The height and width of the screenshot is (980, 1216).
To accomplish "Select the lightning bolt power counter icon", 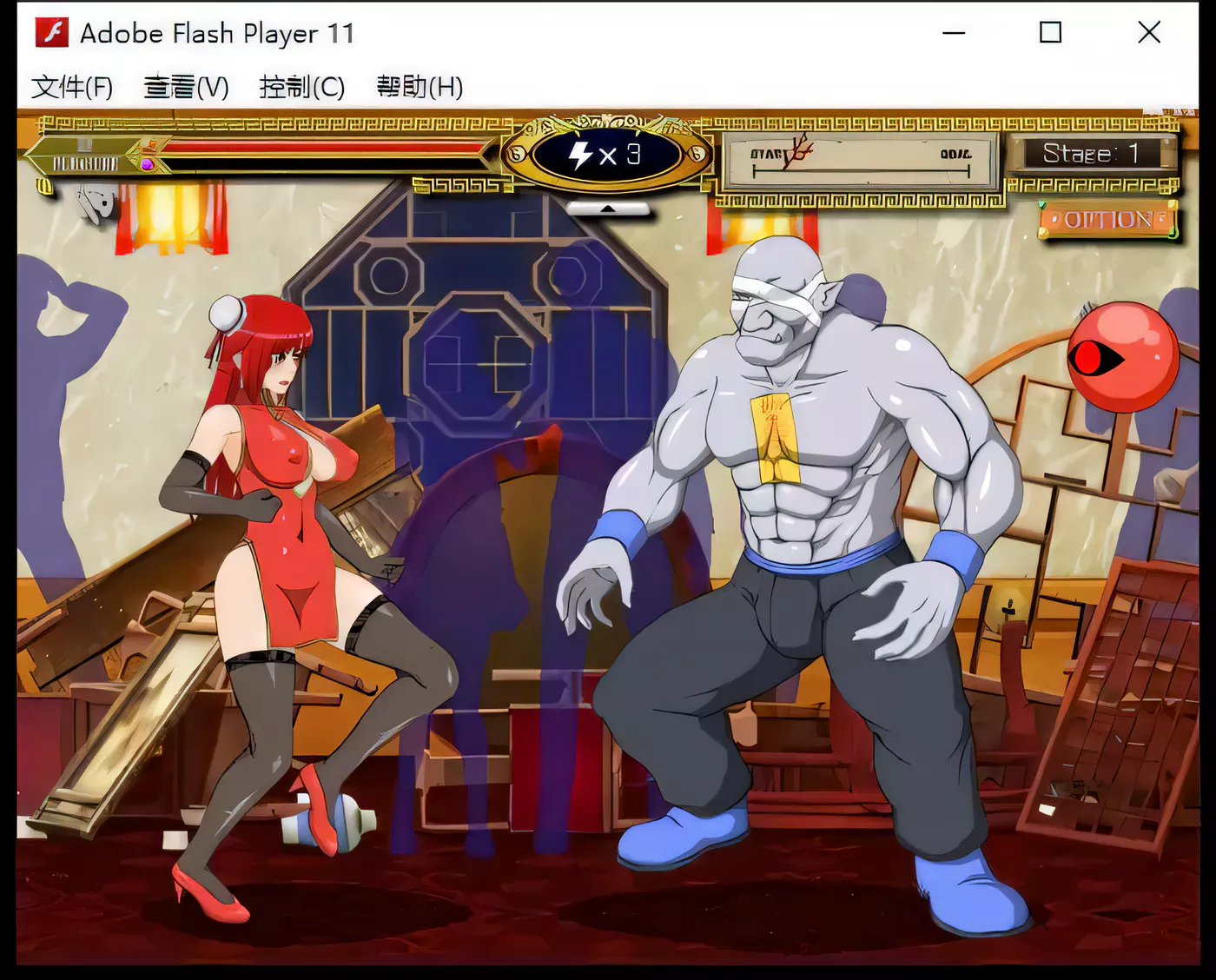I will click(579, 156).
